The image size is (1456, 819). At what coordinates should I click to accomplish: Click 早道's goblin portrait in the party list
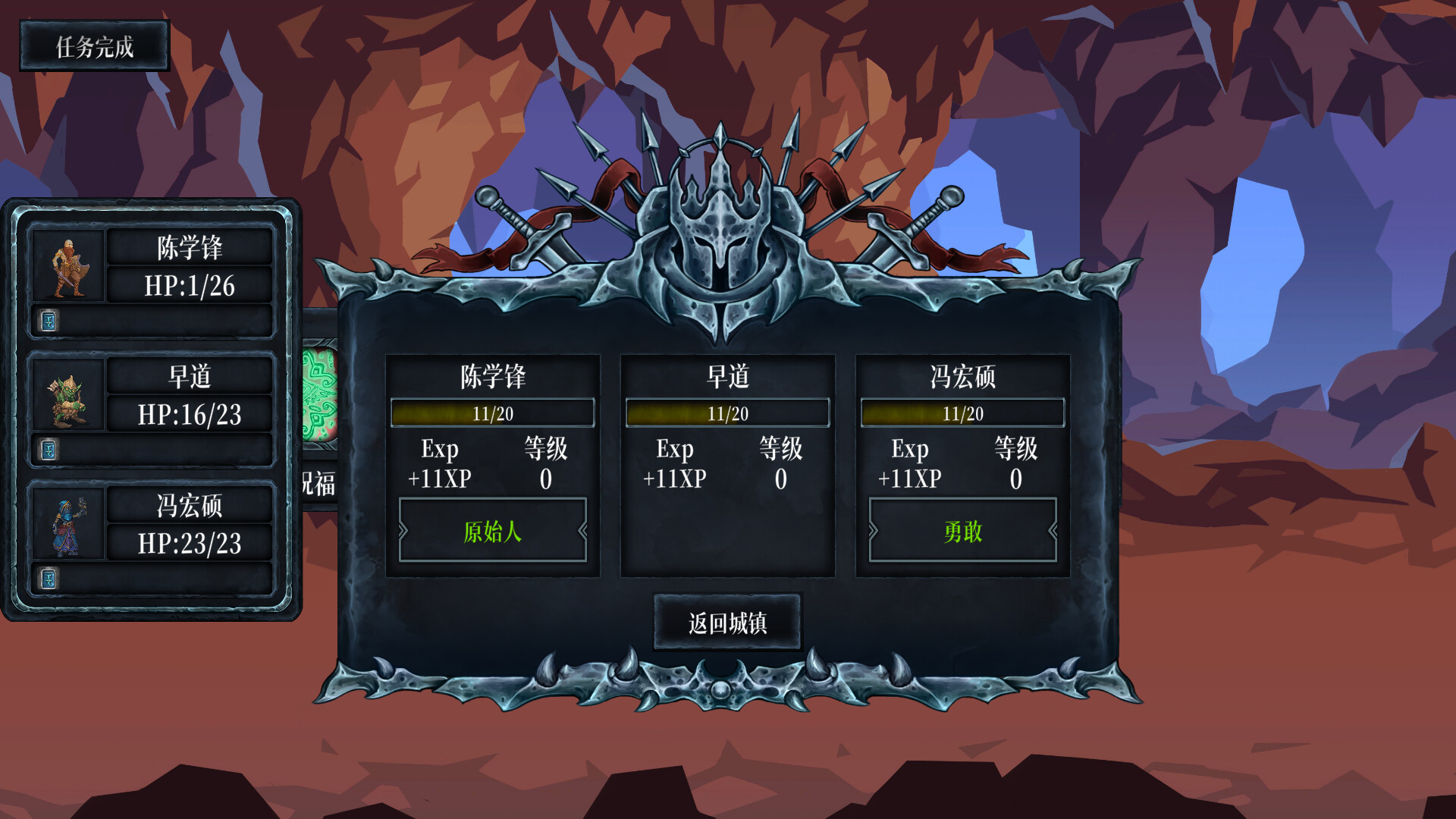pos(67,395)
